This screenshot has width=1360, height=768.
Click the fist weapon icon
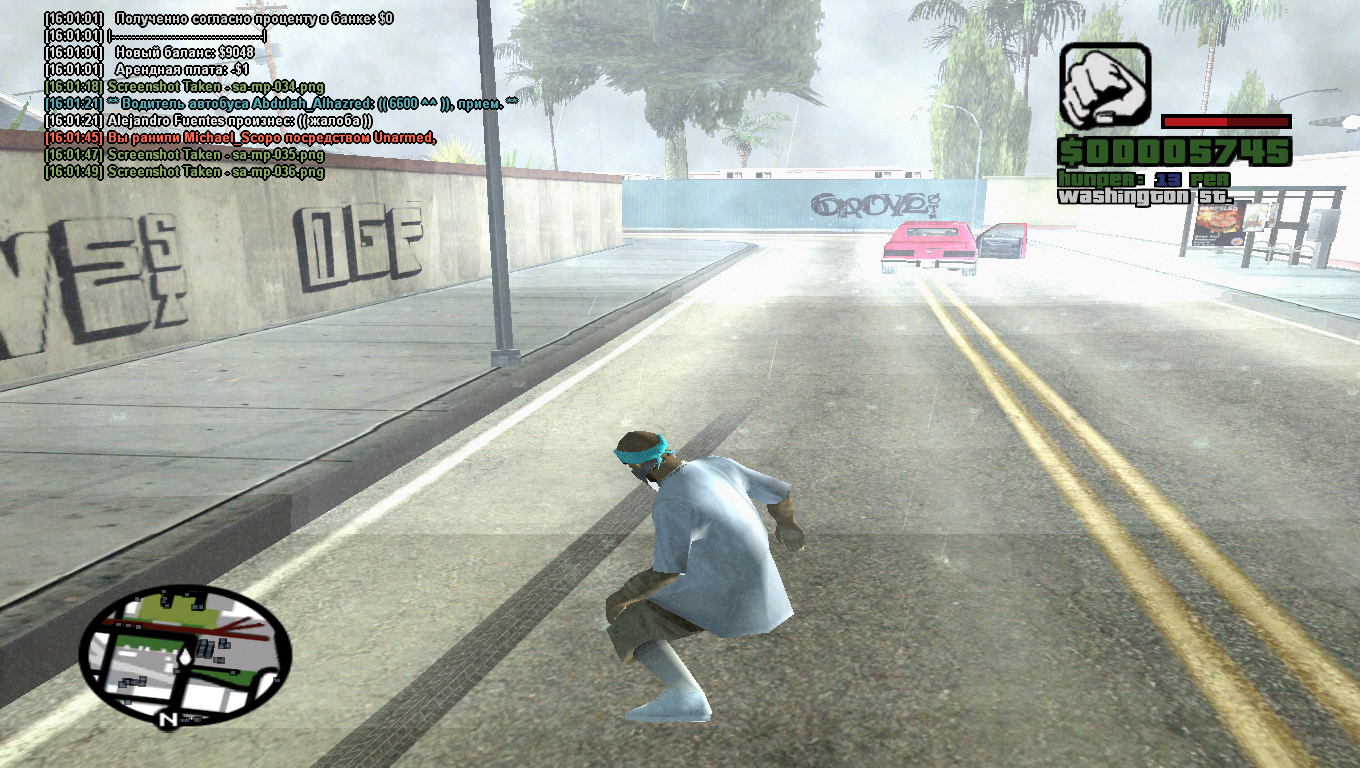1105,86
